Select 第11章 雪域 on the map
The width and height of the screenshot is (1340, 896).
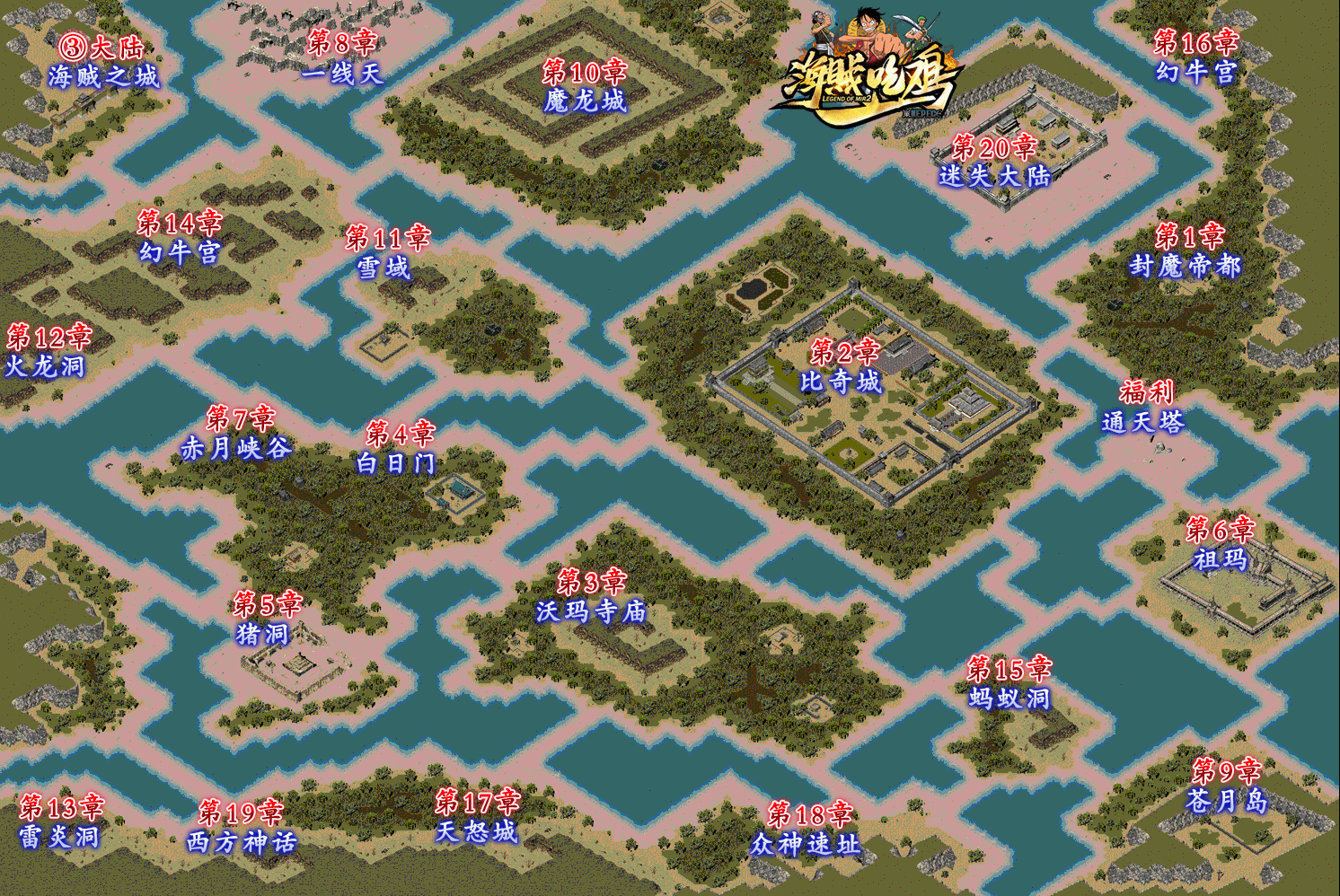(x=387, y=252)
